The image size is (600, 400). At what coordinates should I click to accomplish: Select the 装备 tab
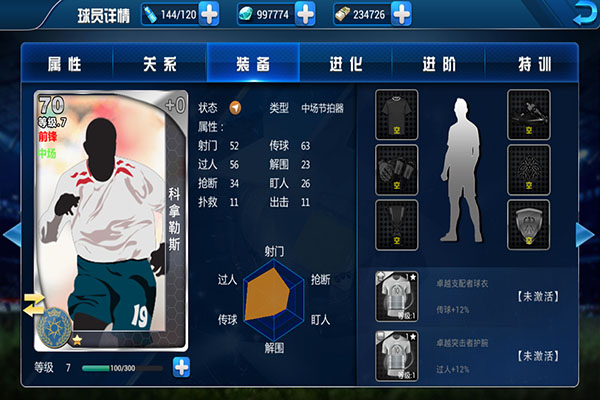[253, 64]
